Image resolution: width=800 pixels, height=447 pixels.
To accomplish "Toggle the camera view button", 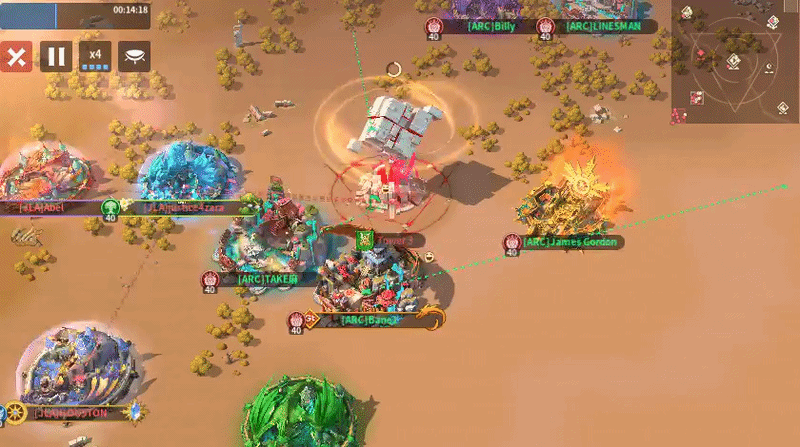I will (135, 56).
